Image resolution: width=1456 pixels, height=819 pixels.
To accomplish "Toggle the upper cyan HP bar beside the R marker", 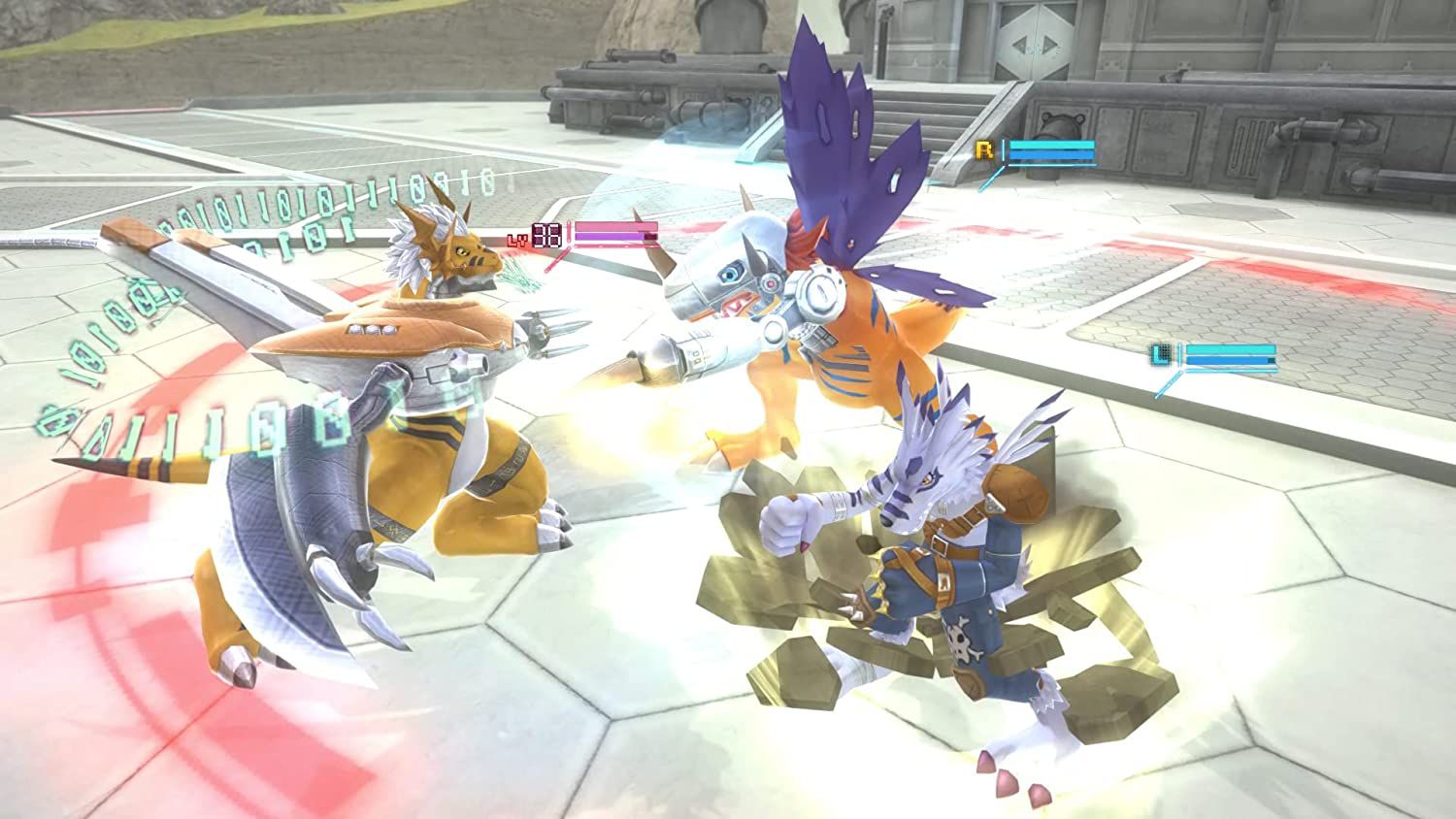I will click(x=1052, y=145).
